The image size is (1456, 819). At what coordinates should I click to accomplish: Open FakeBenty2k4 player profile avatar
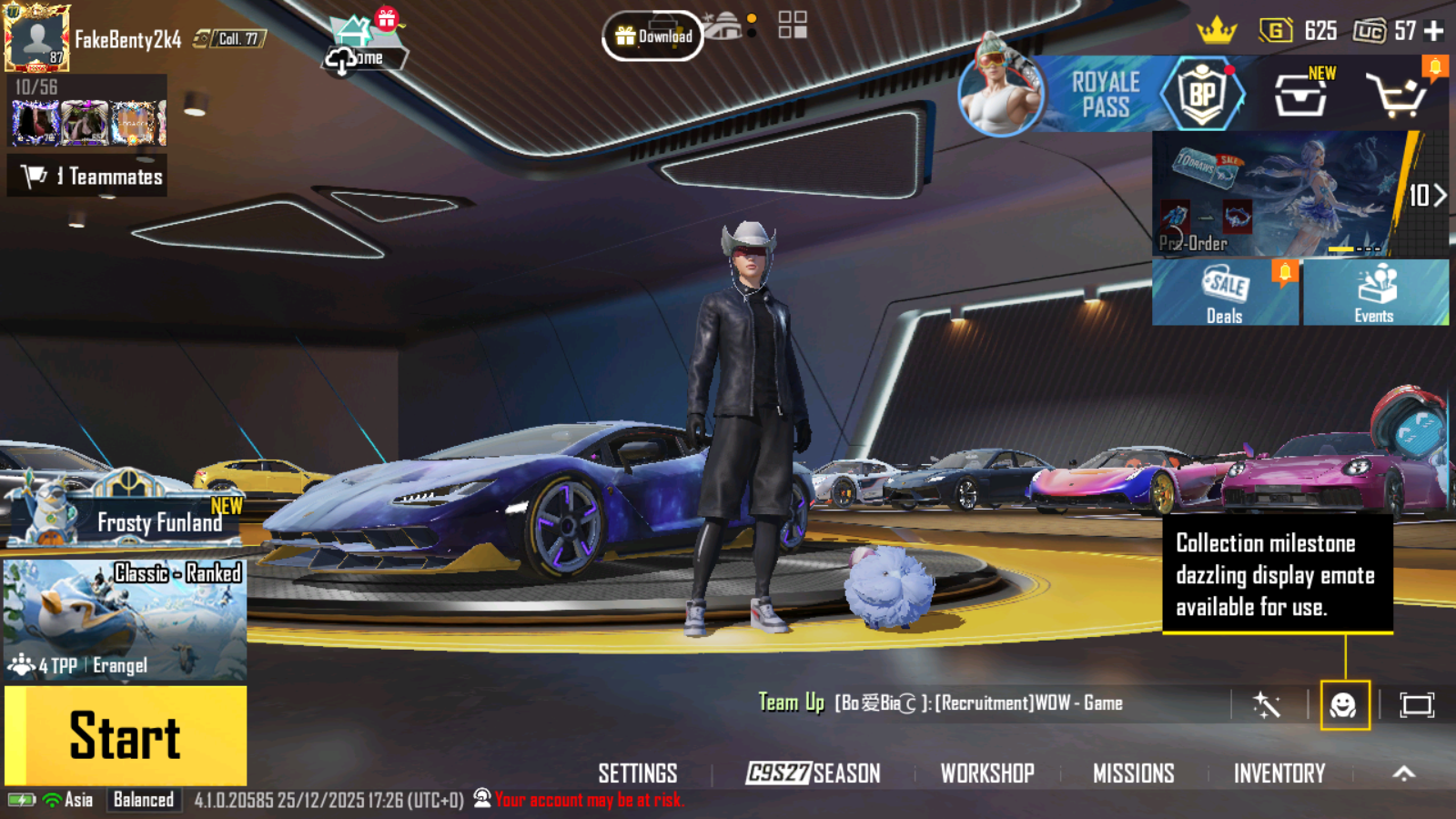[36, 38]
